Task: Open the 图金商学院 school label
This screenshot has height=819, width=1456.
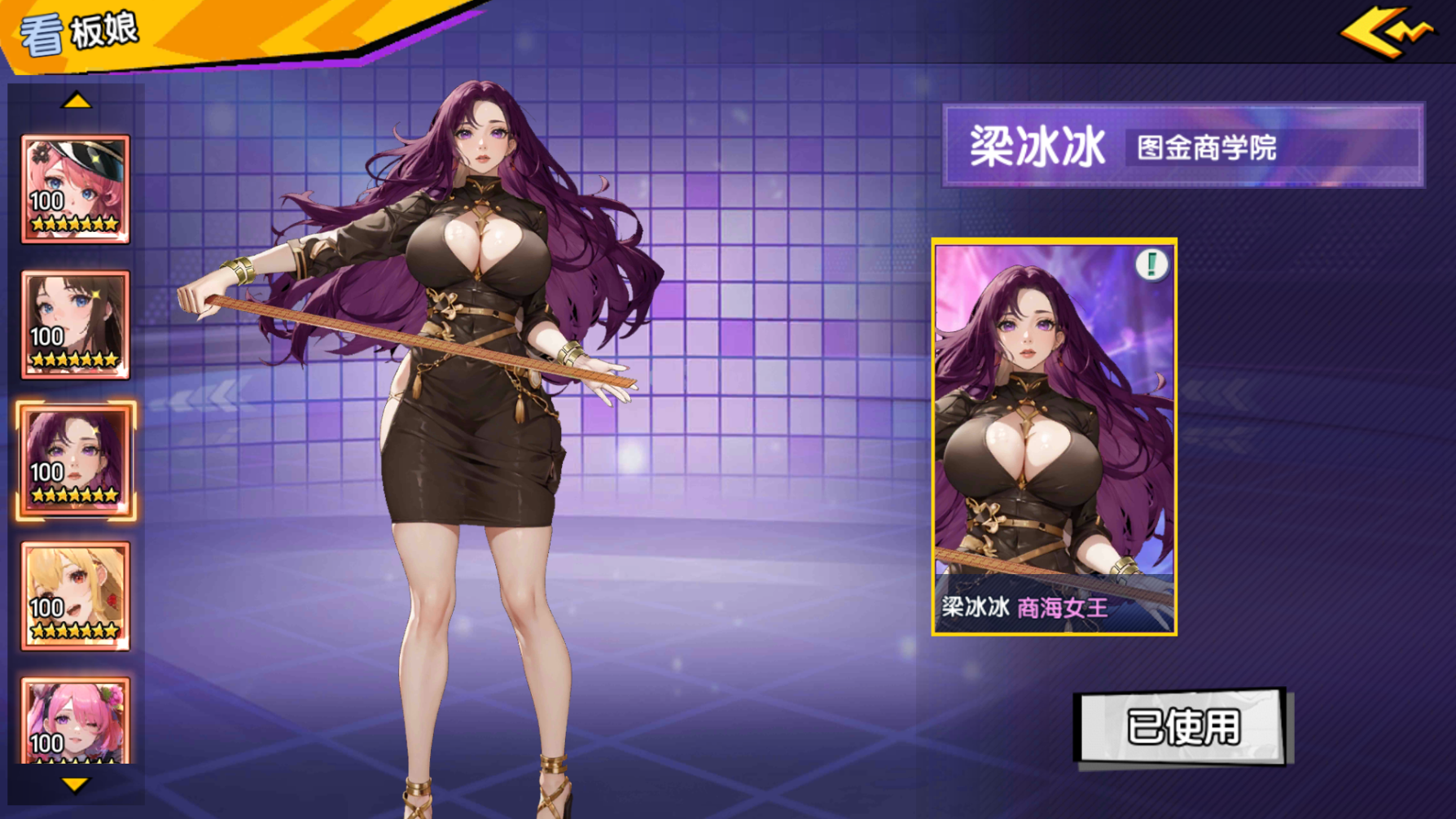Action: [x=1207, y=147]
